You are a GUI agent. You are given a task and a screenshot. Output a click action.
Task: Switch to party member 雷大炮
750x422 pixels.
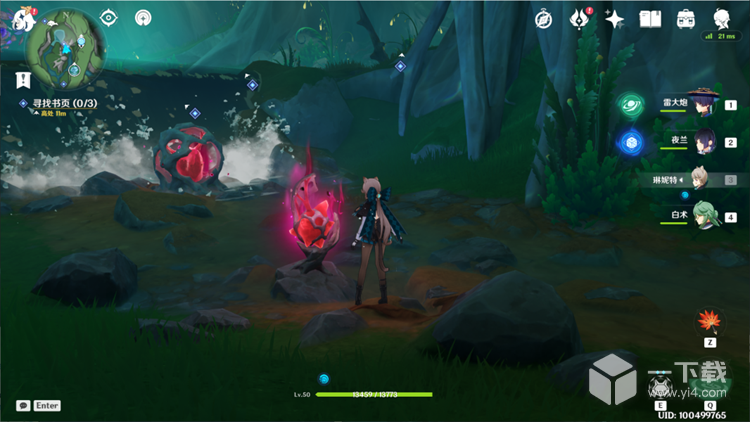704,103
